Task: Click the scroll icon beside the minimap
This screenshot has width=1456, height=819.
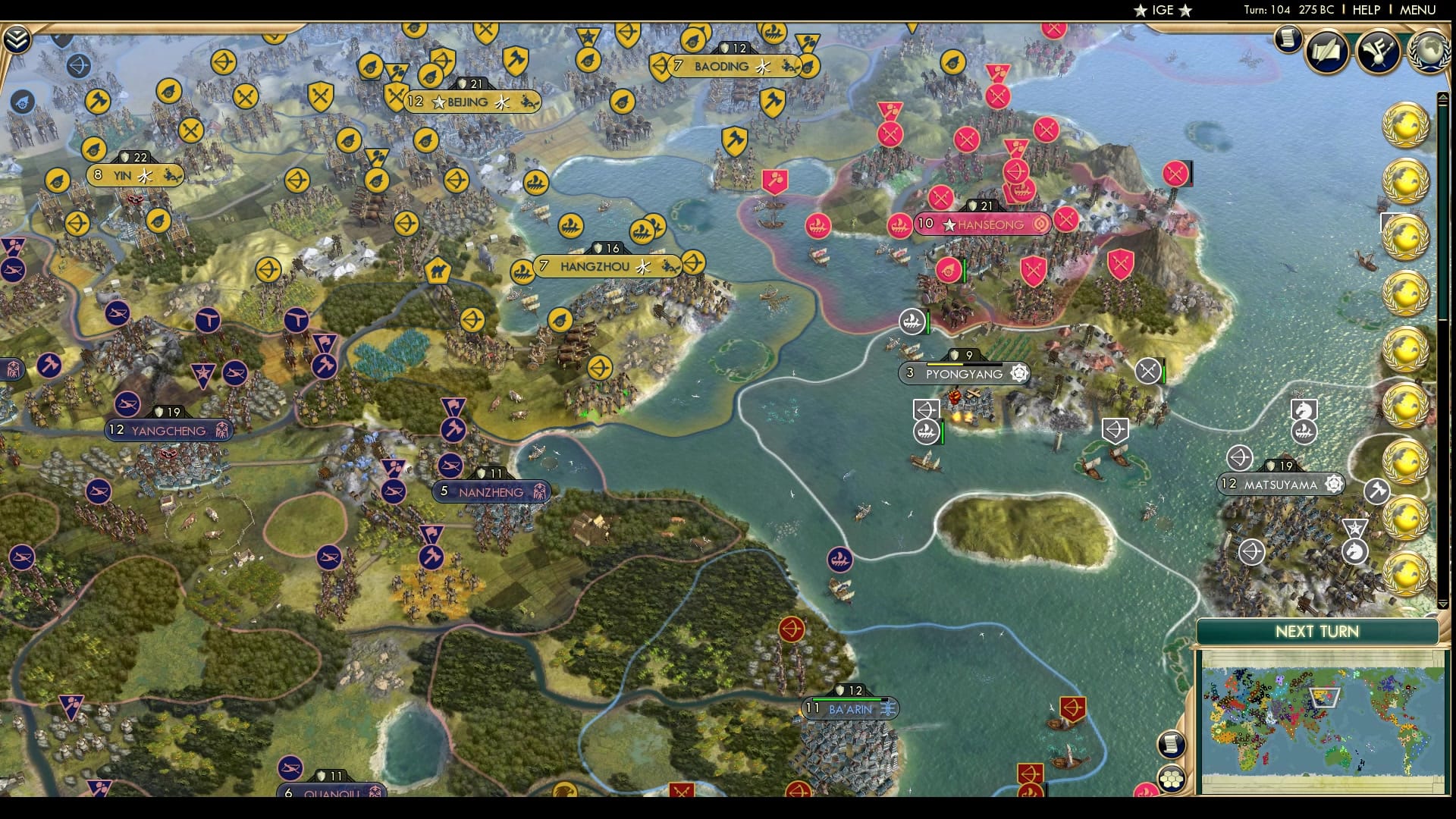Action: click(1170, 745)
